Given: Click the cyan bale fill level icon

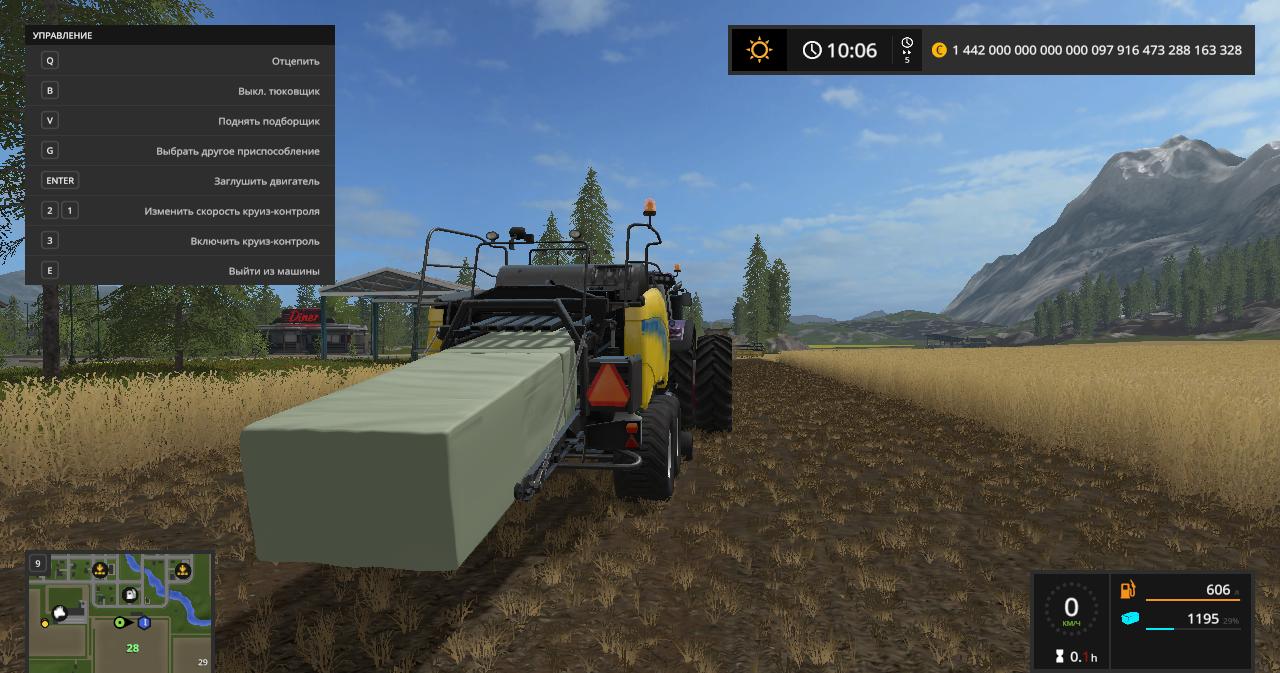Looking at the screenshot, I should click(x=1129, y=619).
